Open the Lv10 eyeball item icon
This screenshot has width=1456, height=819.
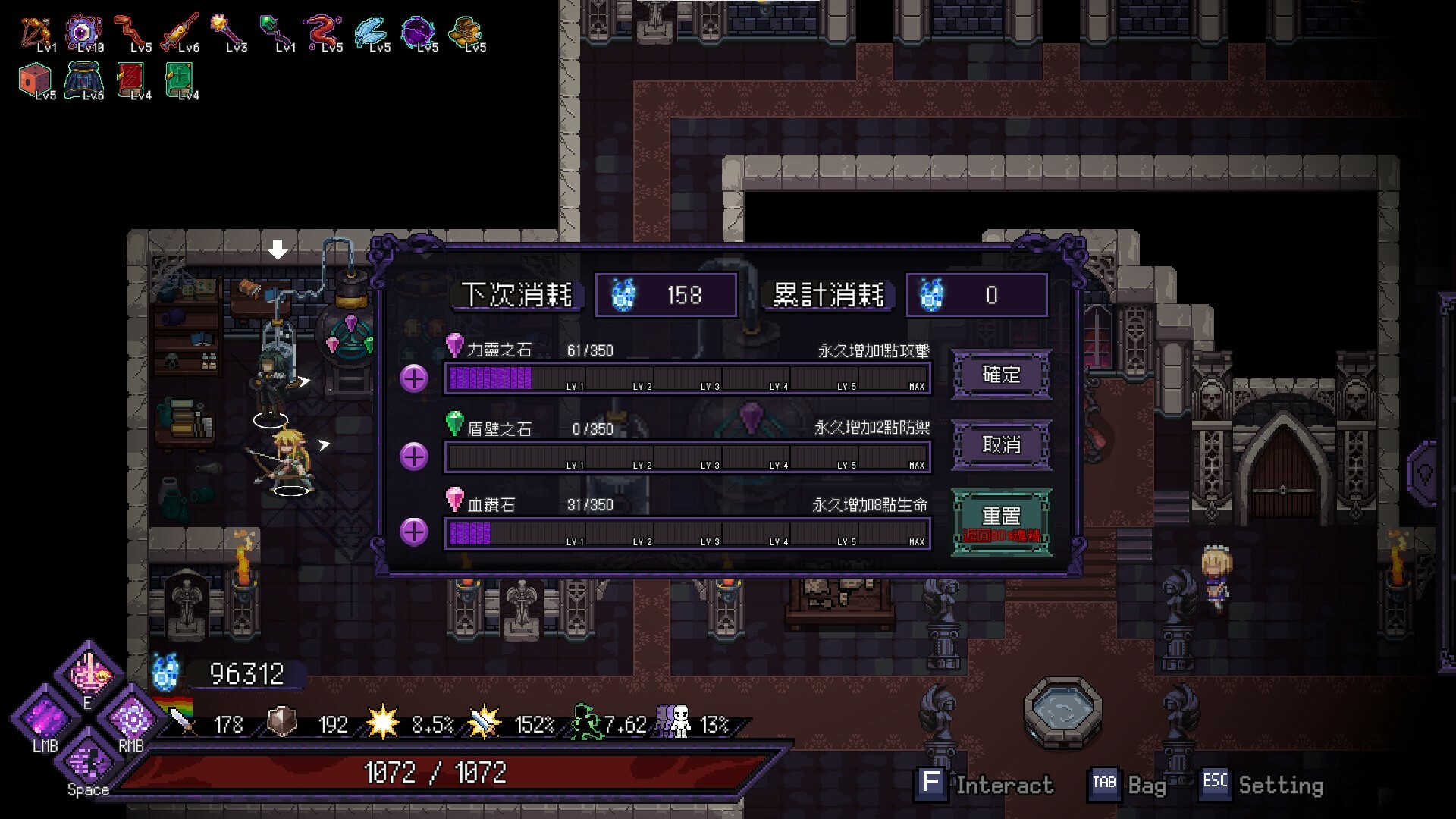(x=83, y=30)
